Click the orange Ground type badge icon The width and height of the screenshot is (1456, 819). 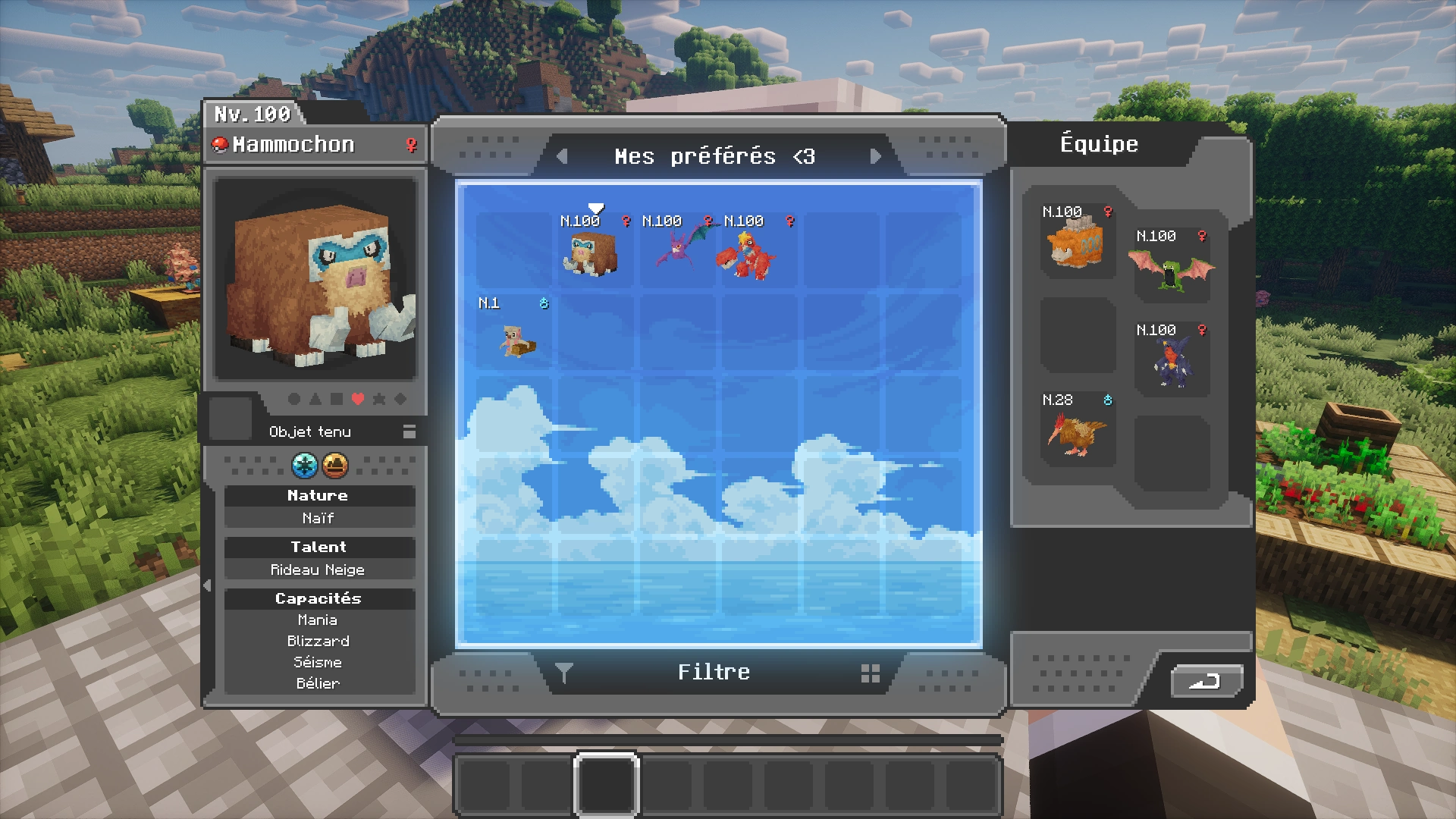click(x=336, y=466)
